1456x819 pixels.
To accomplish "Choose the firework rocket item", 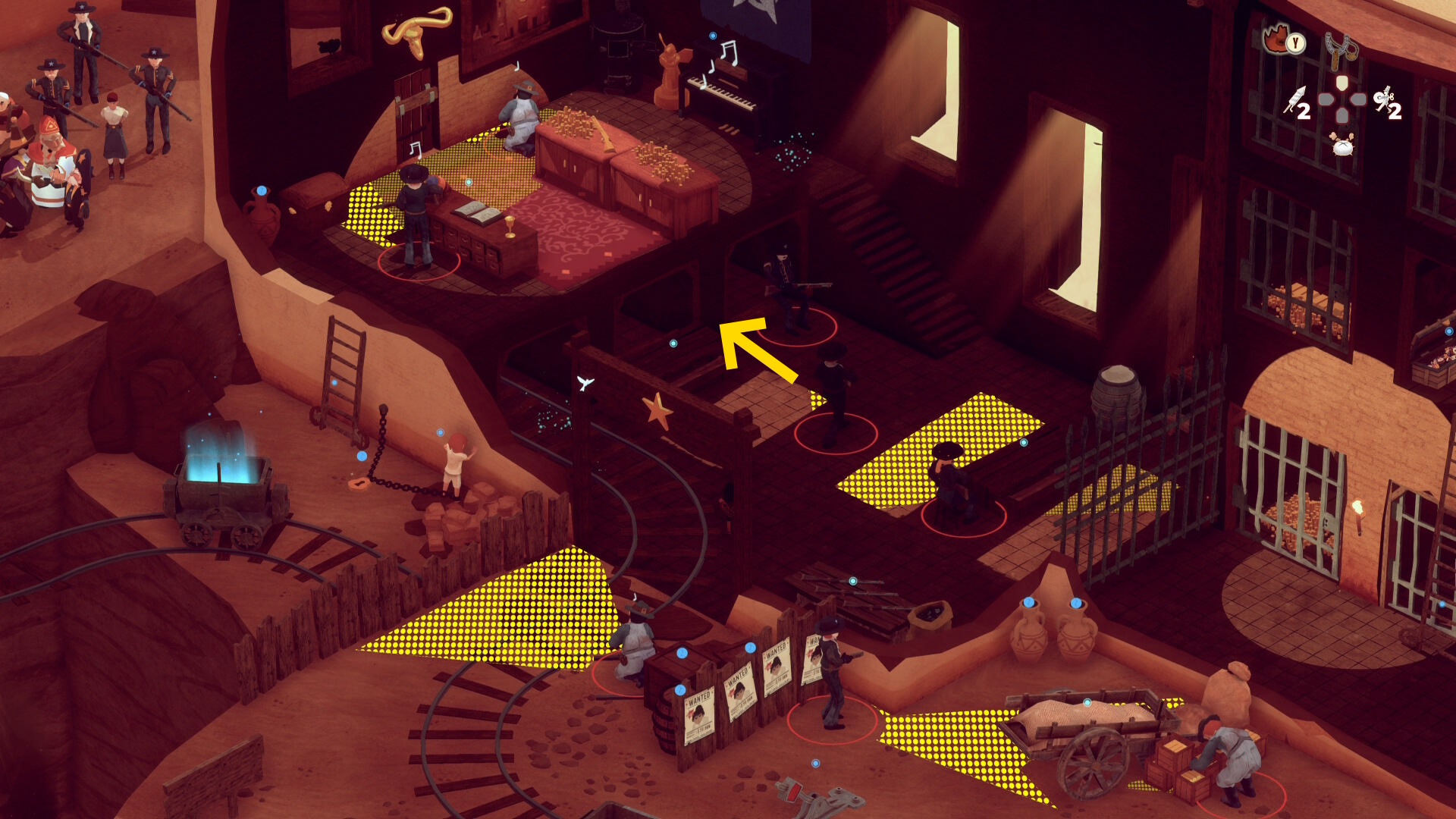I will click(x=1295, y=100).
